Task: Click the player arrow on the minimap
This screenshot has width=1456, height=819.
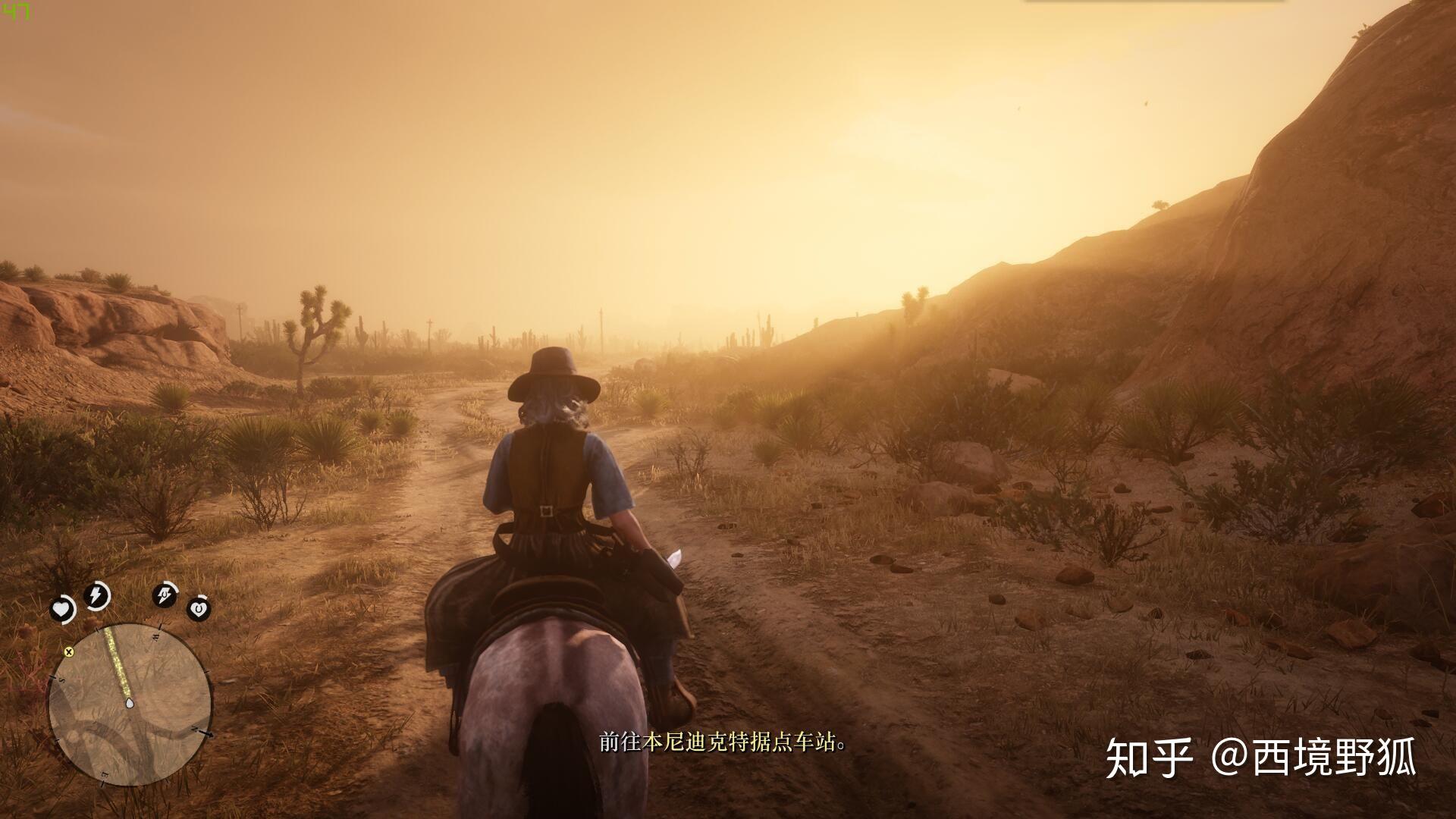Action: click(130, 704)
